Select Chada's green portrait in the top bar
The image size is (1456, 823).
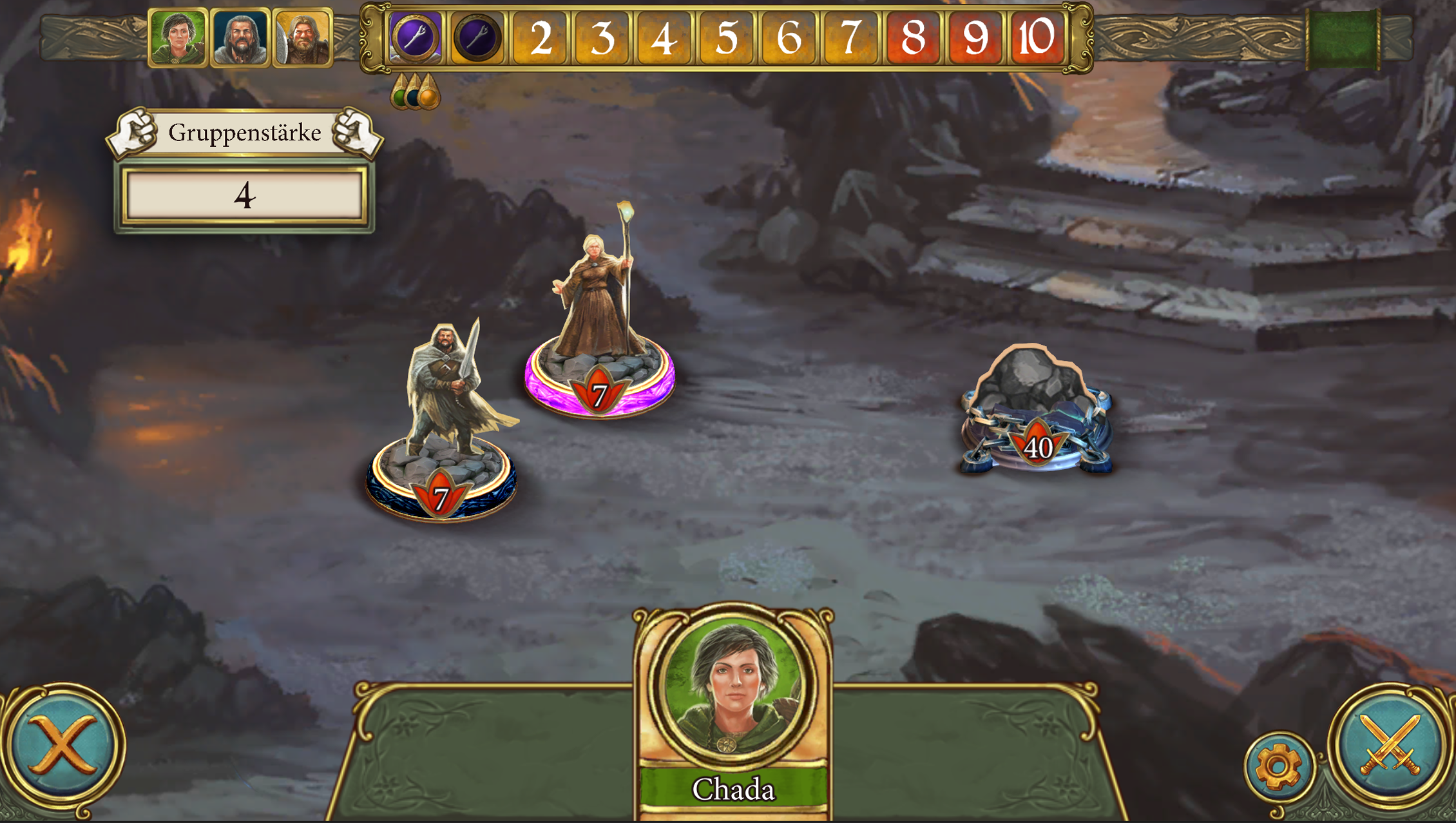click(x=178, y=37)
